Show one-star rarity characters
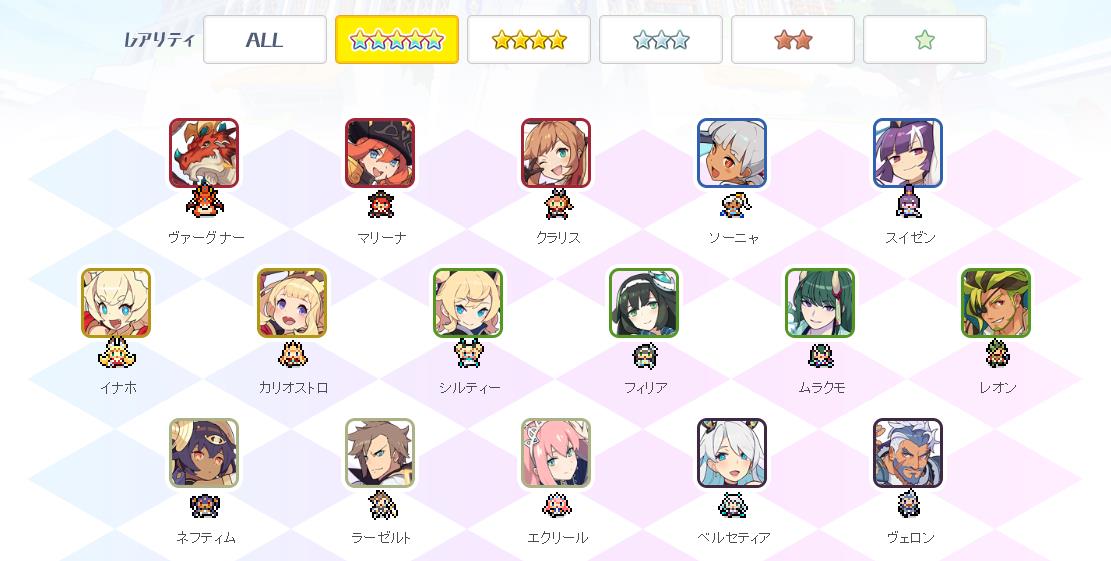The height and width of the screenshot is (561, 1111). (925, 40)
